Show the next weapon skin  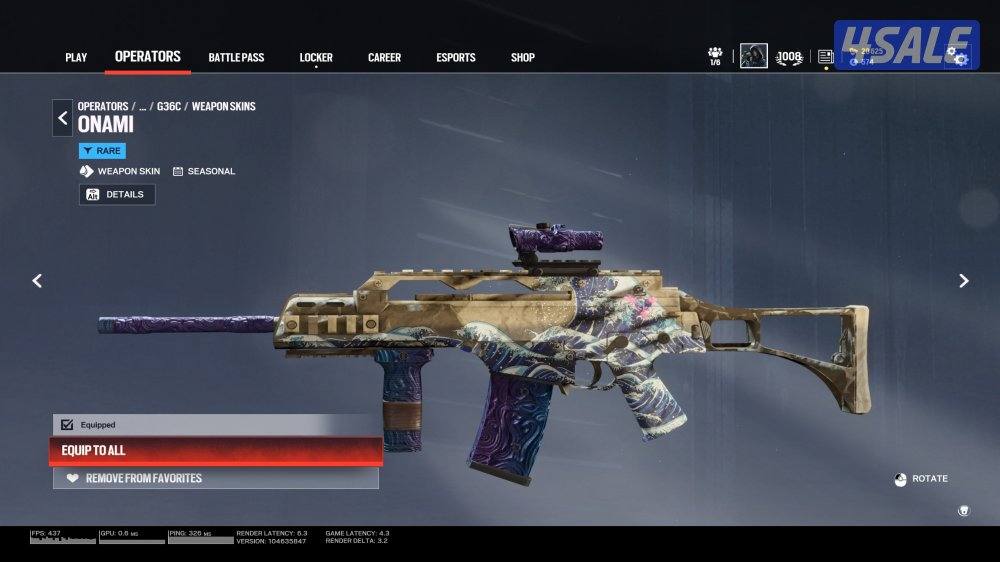pyautogui.click(x=964, y=281)
